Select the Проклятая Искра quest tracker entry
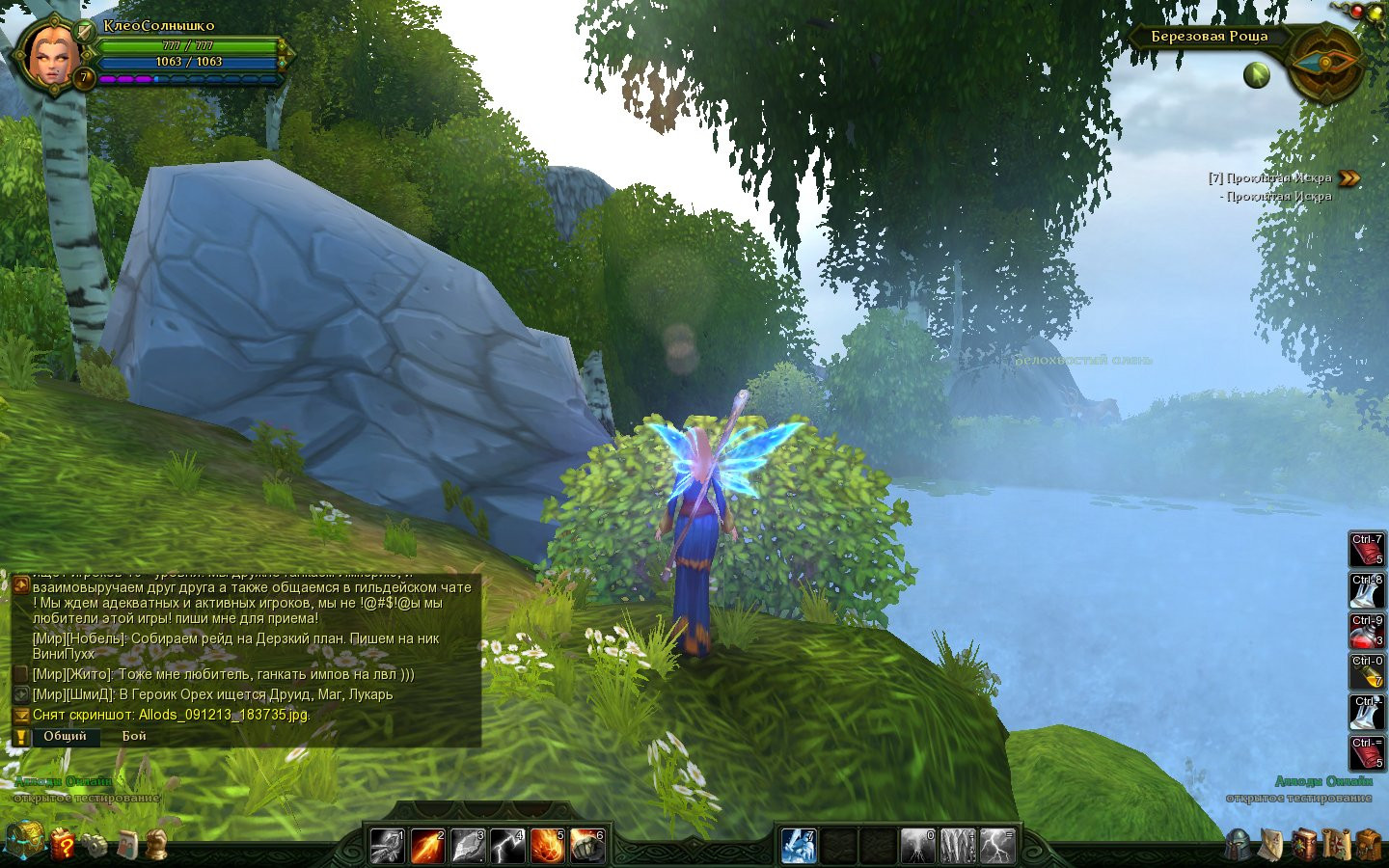The height and width of the screenshot is (868, 1389). (1269, 178)
